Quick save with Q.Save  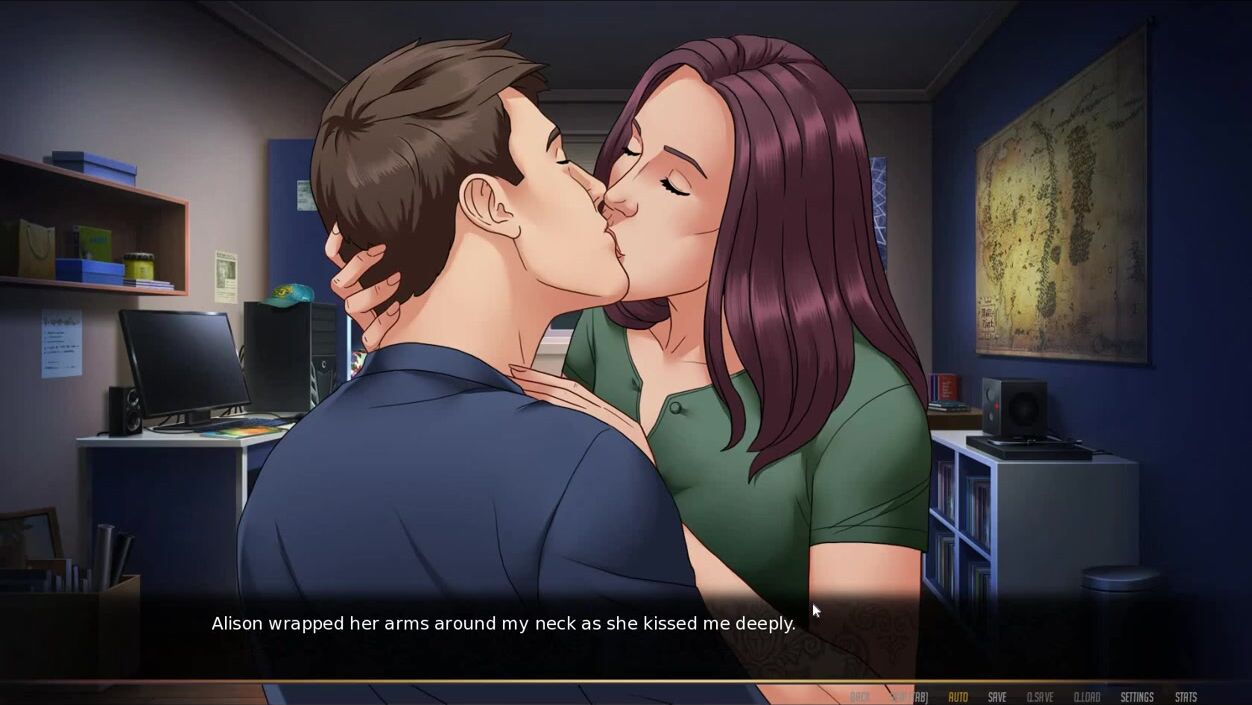tap(1040, 697)
